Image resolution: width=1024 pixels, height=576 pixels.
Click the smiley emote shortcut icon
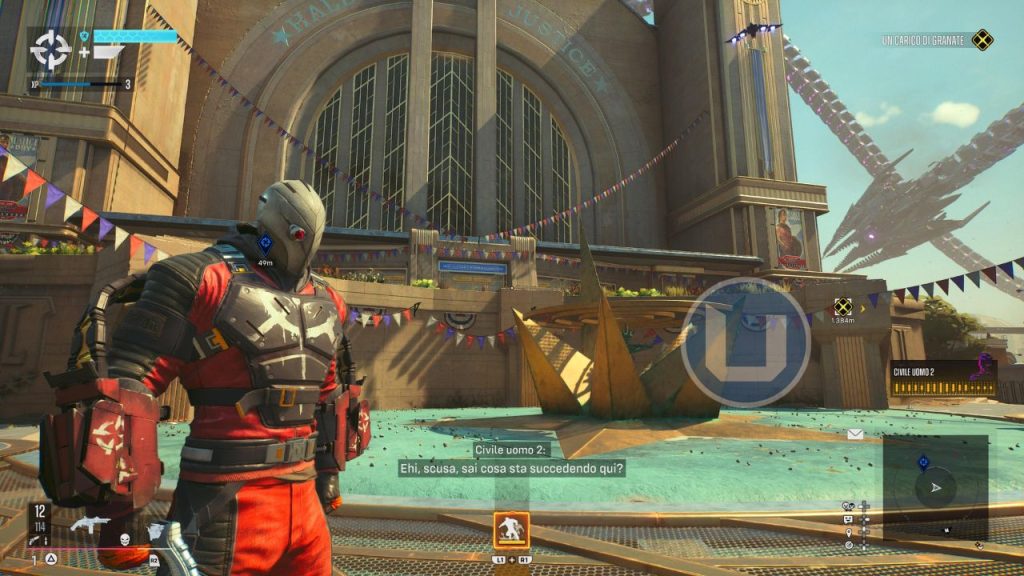[x=849, y=519]
